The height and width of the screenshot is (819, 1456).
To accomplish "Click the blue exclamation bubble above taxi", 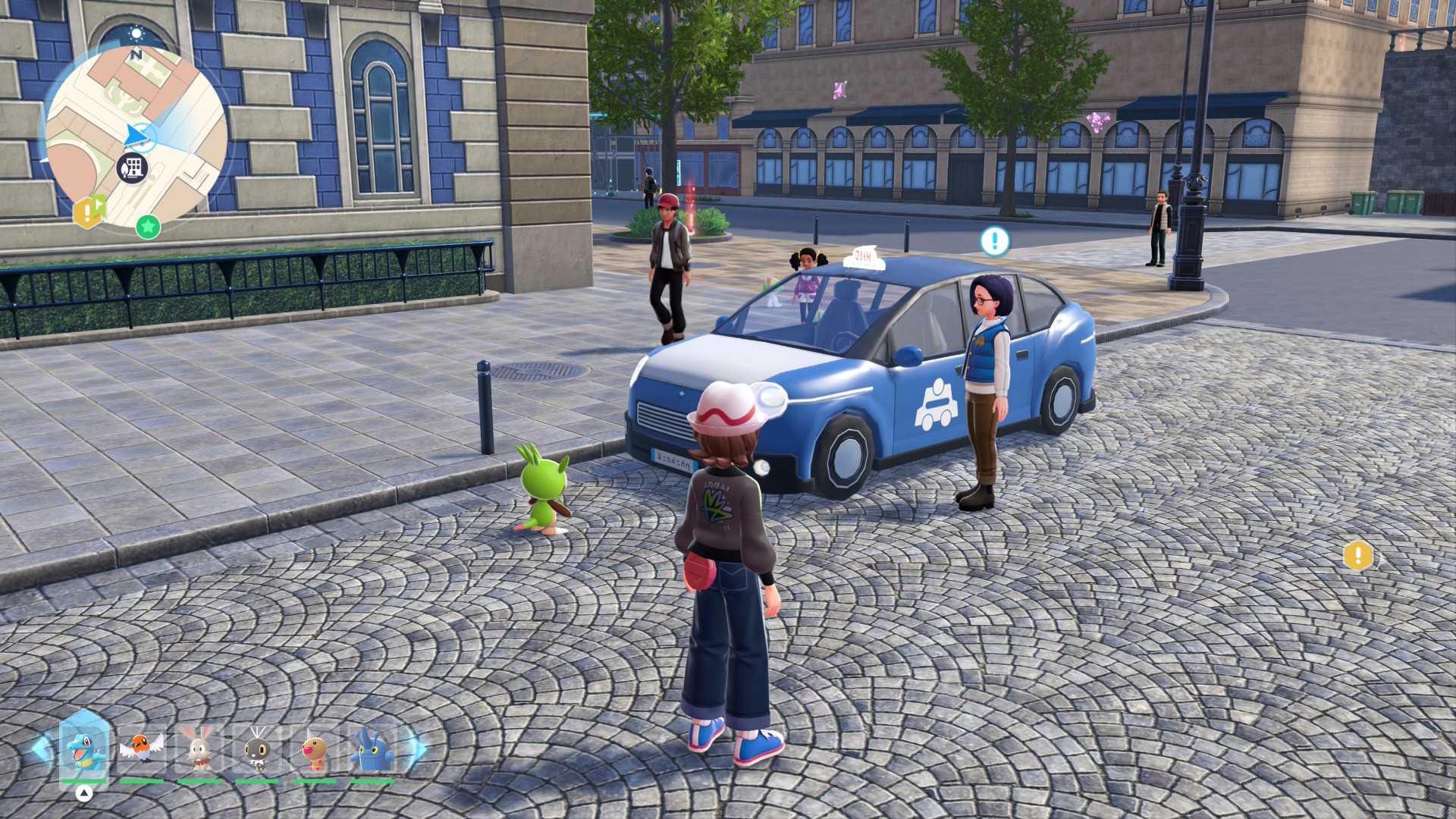I will point(994,241).
